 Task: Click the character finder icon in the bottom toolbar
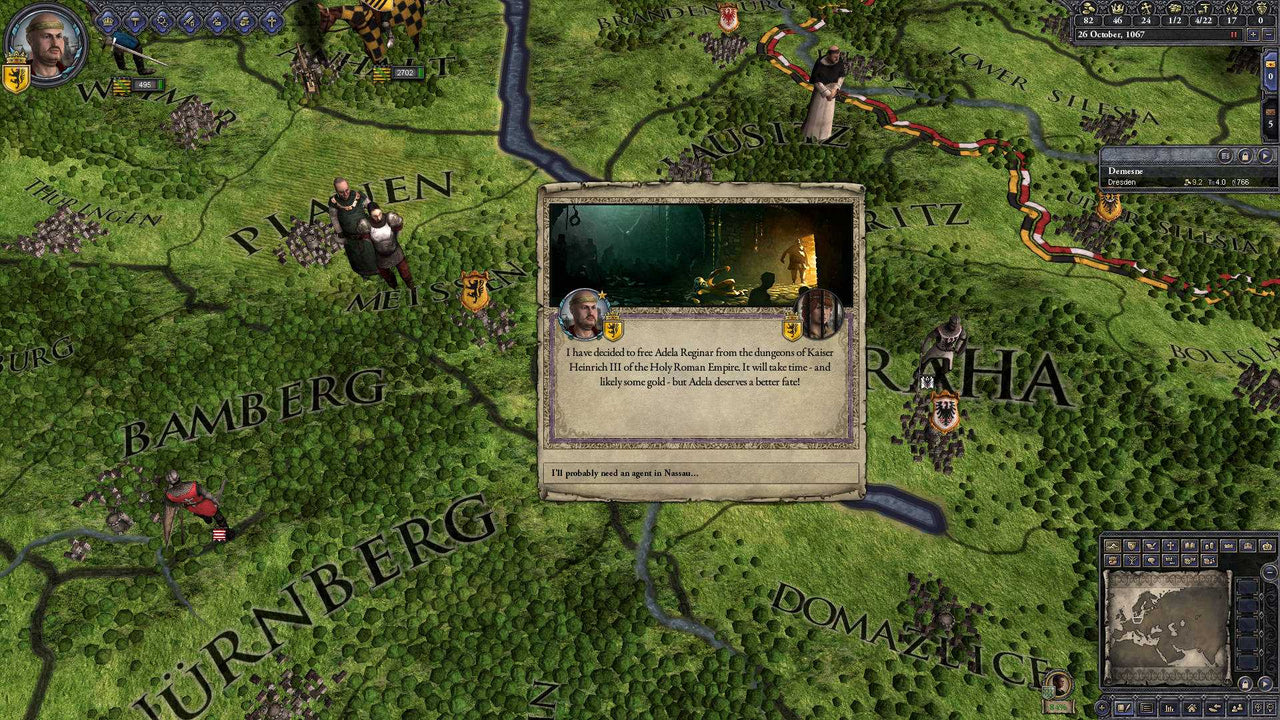1238,708
